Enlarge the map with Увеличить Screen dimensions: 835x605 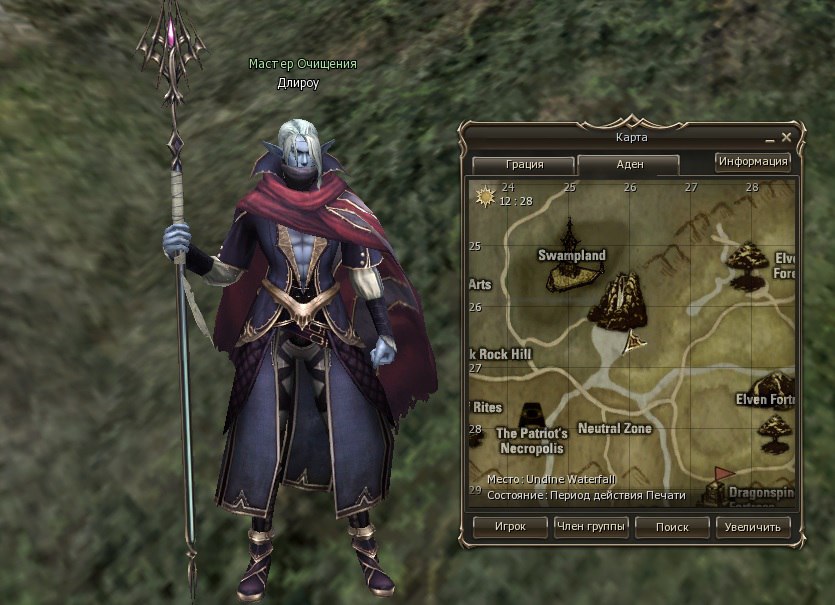[x=754, y=526]
